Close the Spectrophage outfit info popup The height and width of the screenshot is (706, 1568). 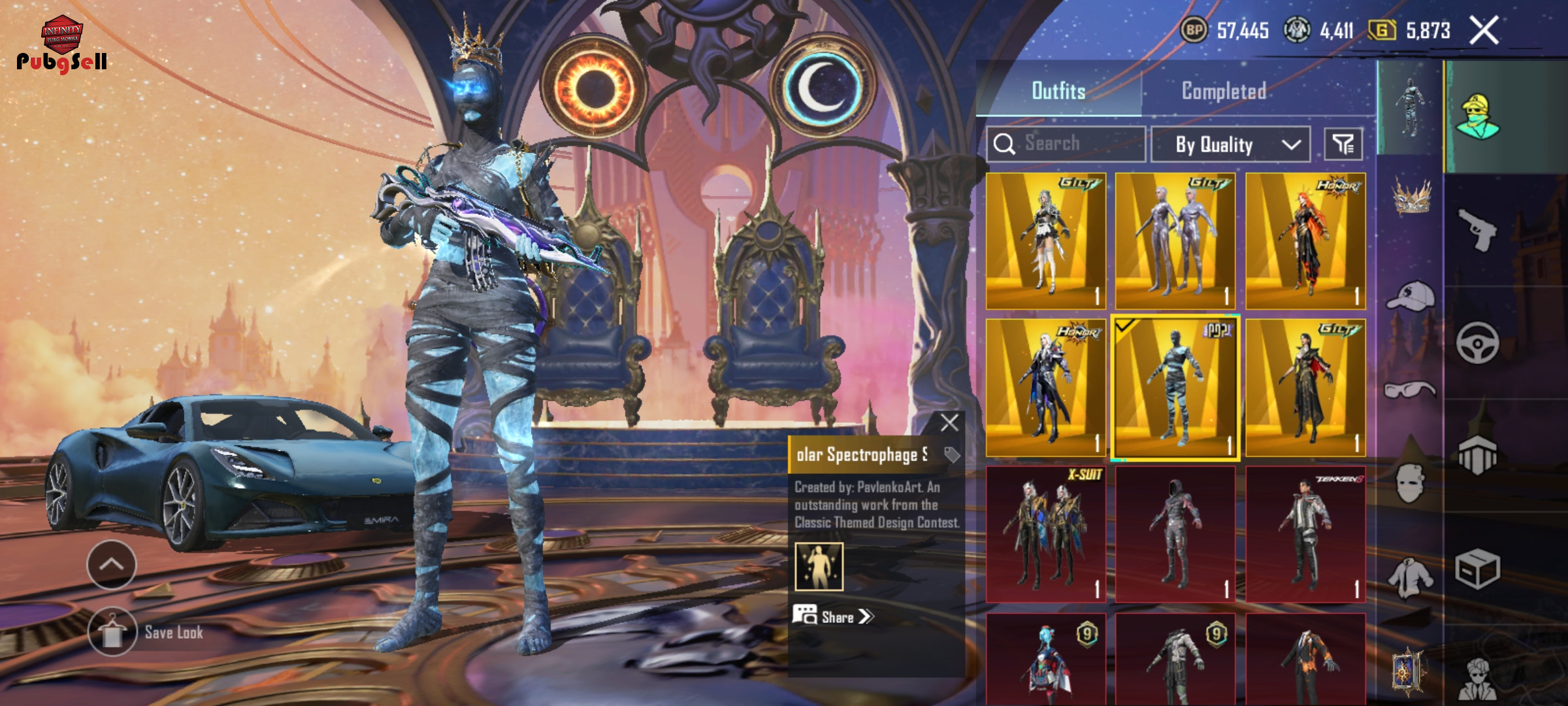click(949, 423)
